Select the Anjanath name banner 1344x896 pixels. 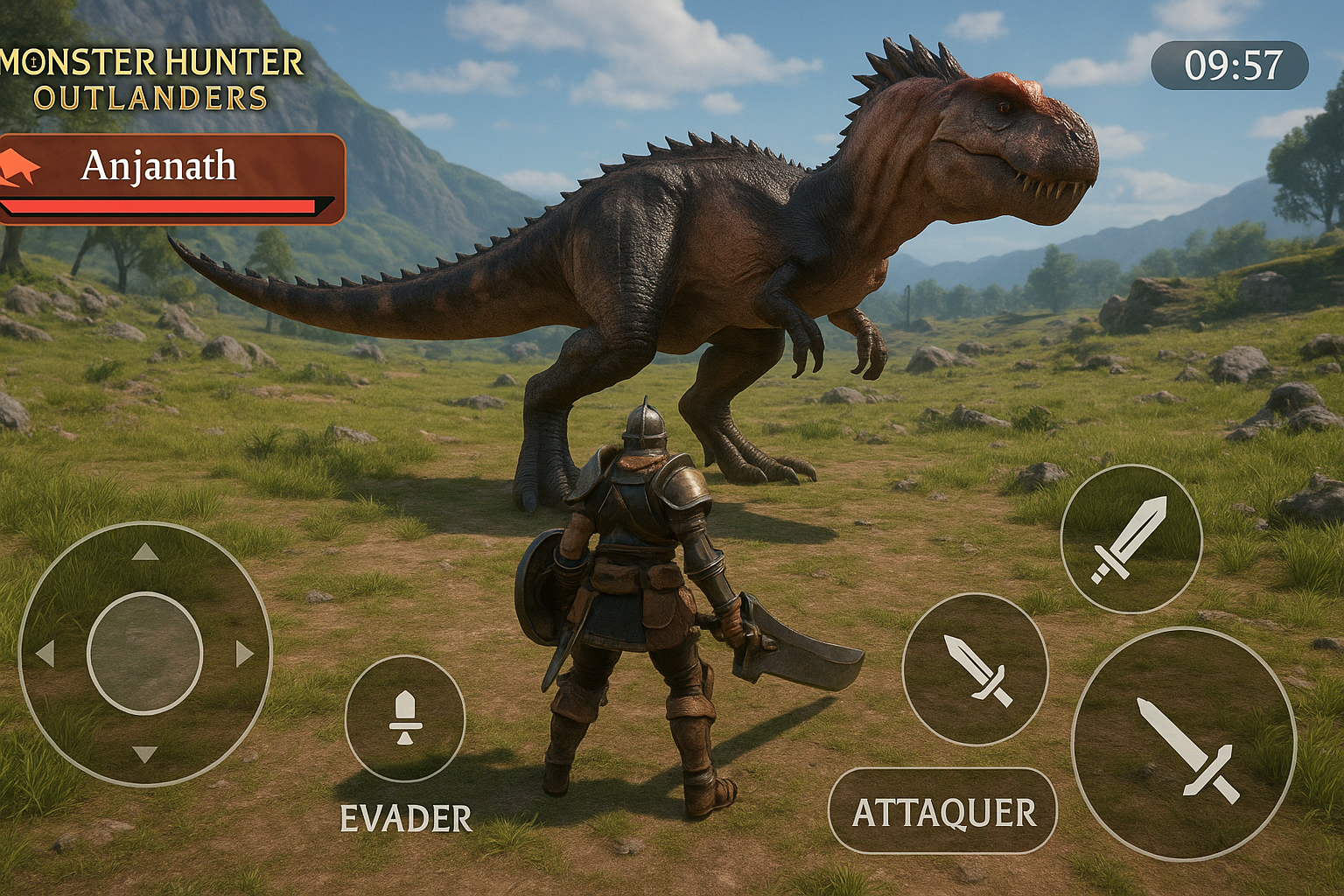click(158, 165)
